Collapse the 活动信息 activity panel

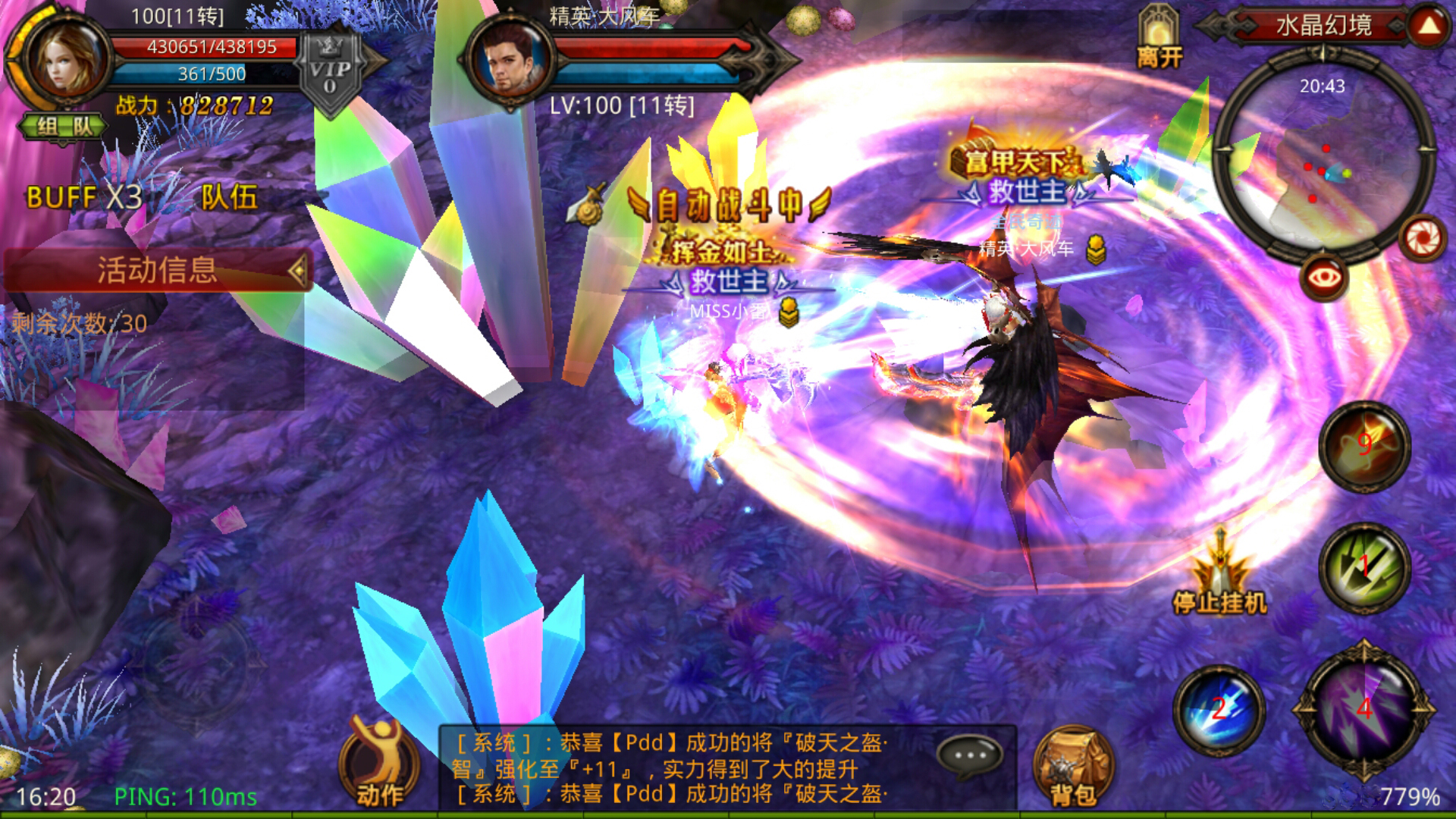(x=298, y=270)
